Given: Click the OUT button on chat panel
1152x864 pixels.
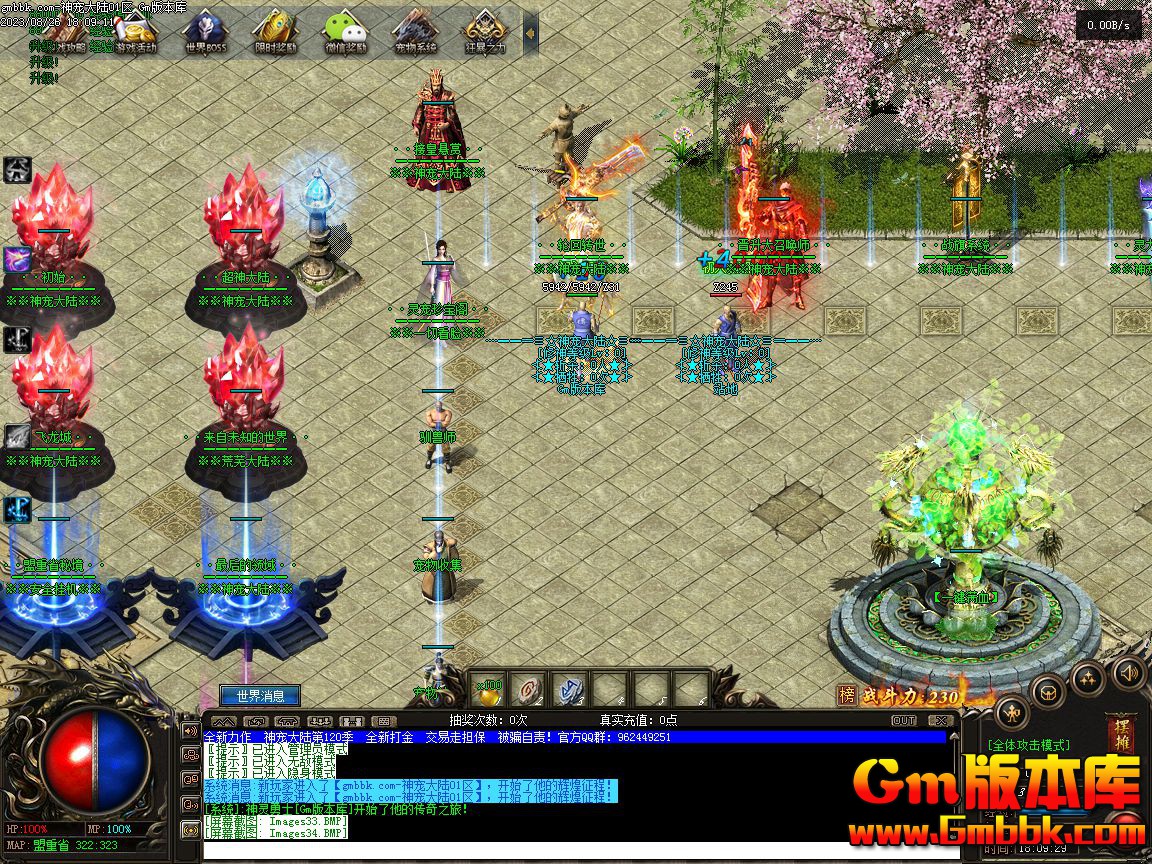Looking at the screenshot, I should coord(903,720).
